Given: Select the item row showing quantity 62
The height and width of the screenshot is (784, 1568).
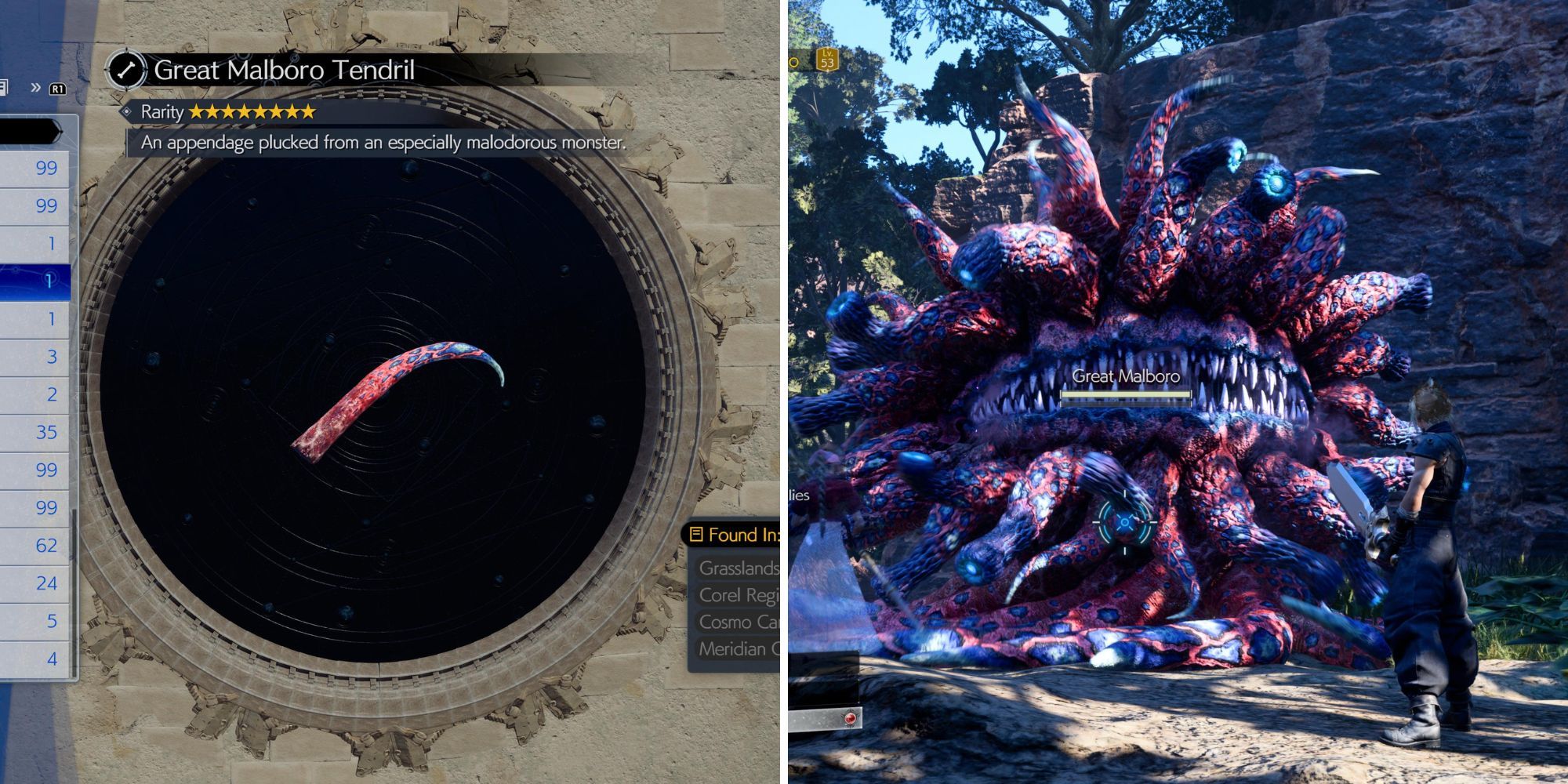Looking at the screenshot, I should (35, 546).
